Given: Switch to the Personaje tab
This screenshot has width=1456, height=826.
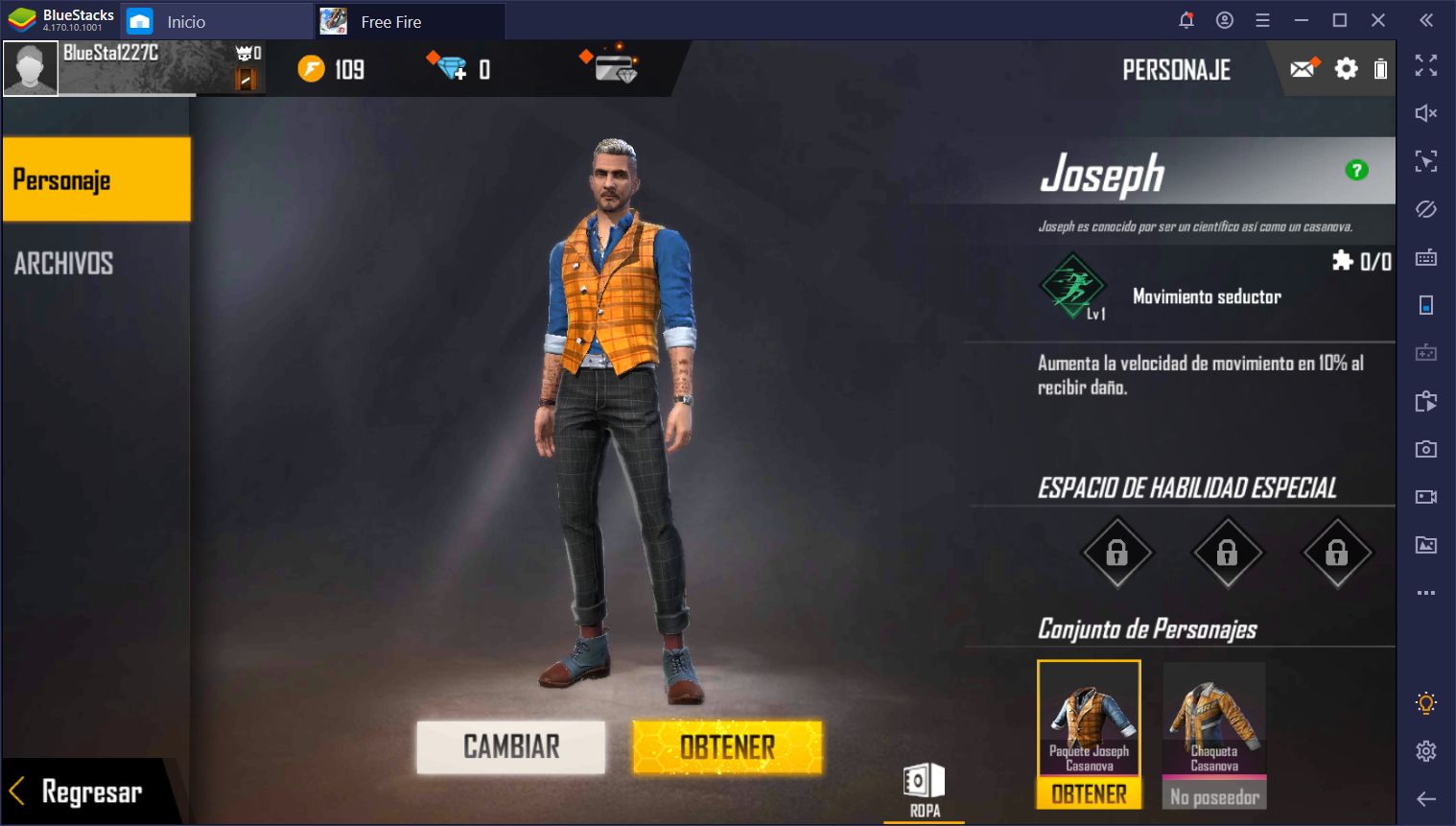Looking at the screenshot, I should (x=96, y=179).
